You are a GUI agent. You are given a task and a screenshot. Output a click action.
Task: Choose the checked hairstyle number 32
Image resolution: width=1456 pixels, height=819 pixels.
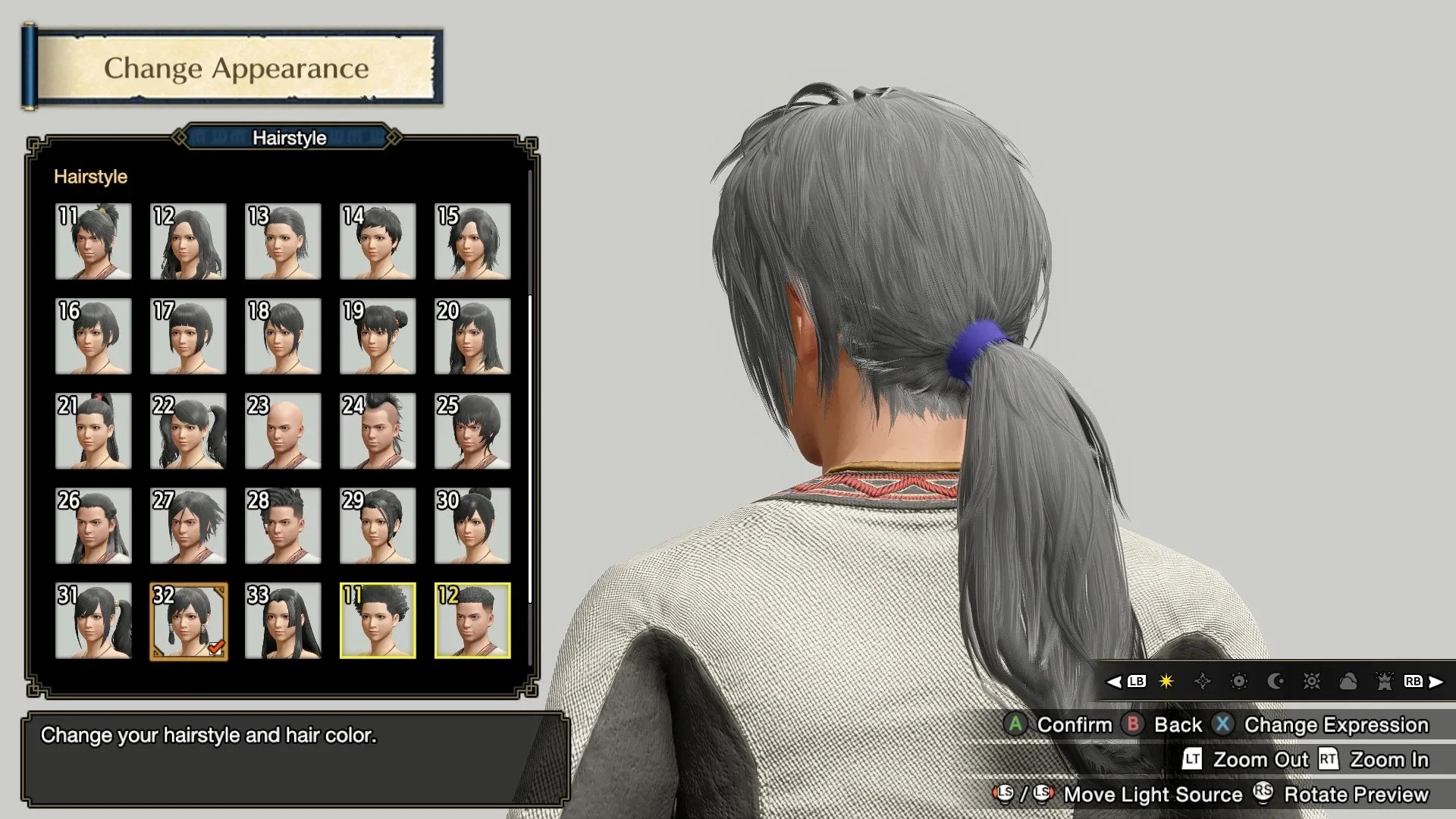pos(188,620)
